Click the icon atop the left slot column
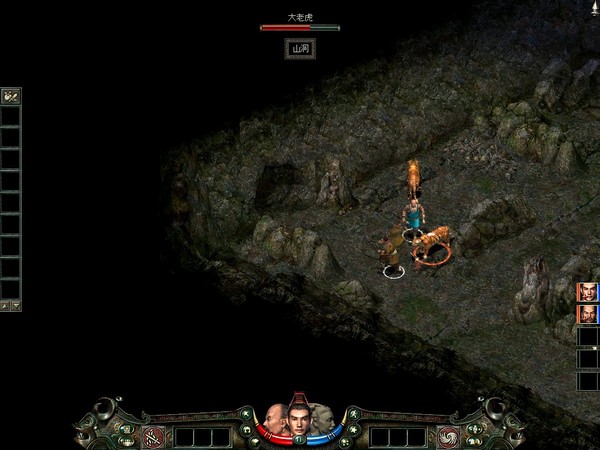Image resolution: width=600 pixels, height=450 pixels. click(x=11, y=97)
